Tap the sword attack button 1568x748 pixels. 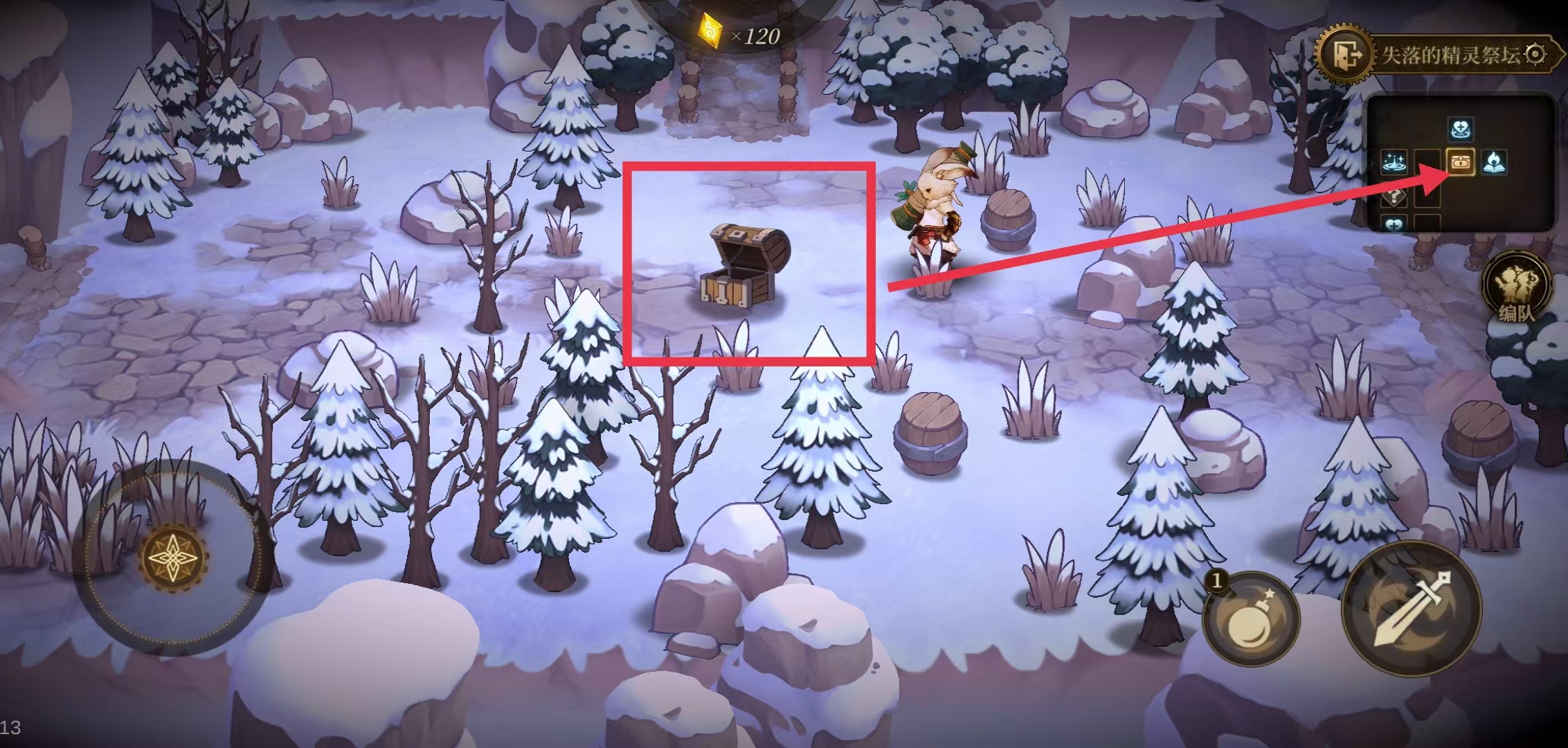pyautogui.click(x=1411, y=609)
